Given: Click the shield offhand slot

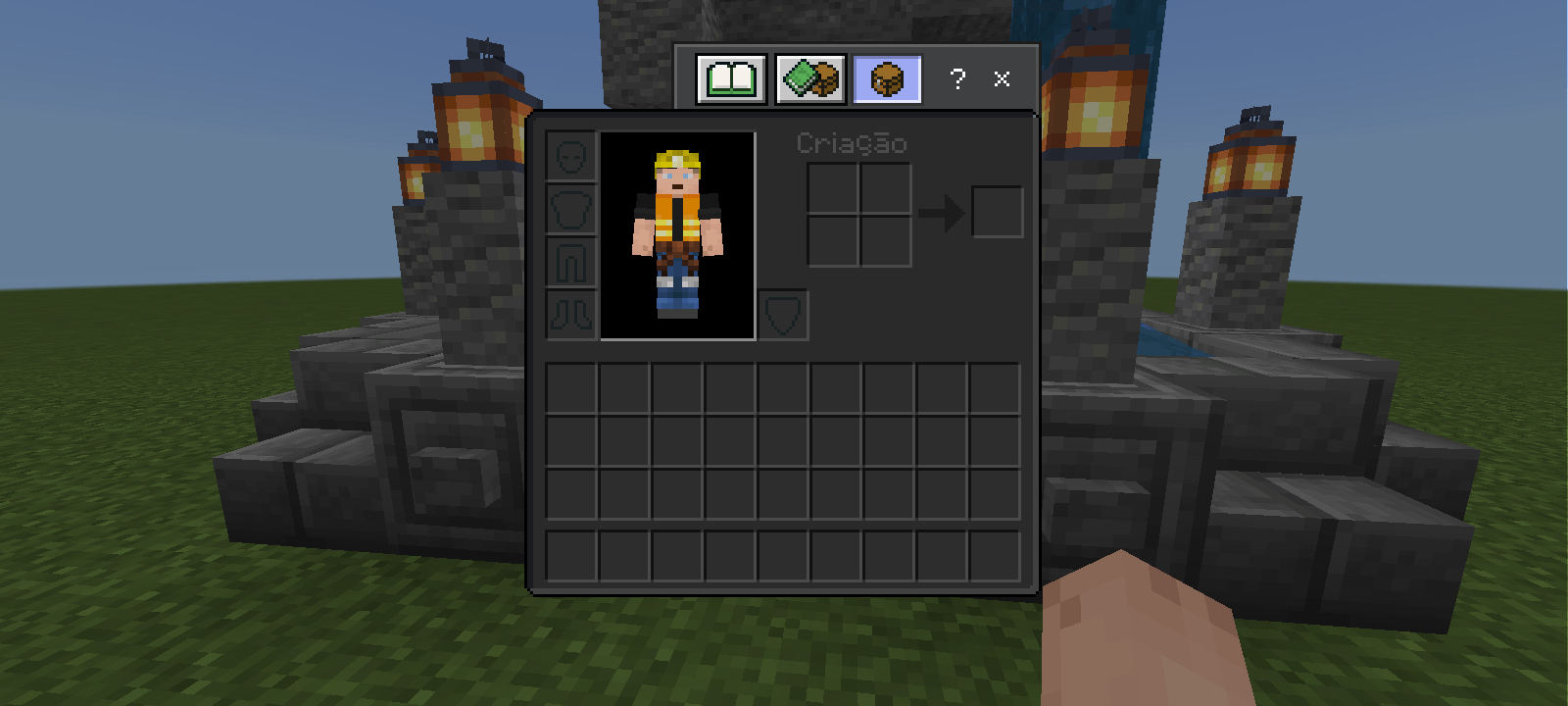Looking at the screenshot, I should coord(781,314).
